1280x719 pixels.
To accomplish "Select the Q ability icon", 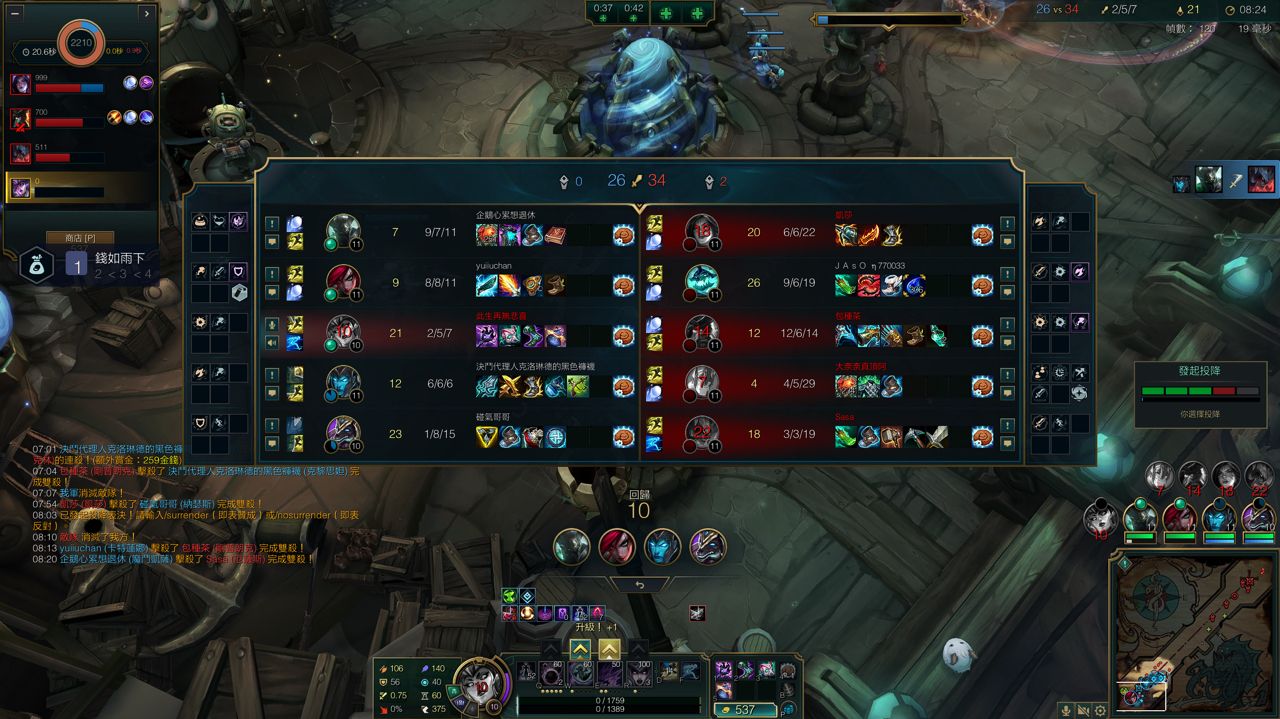I will tap(552, 672).
